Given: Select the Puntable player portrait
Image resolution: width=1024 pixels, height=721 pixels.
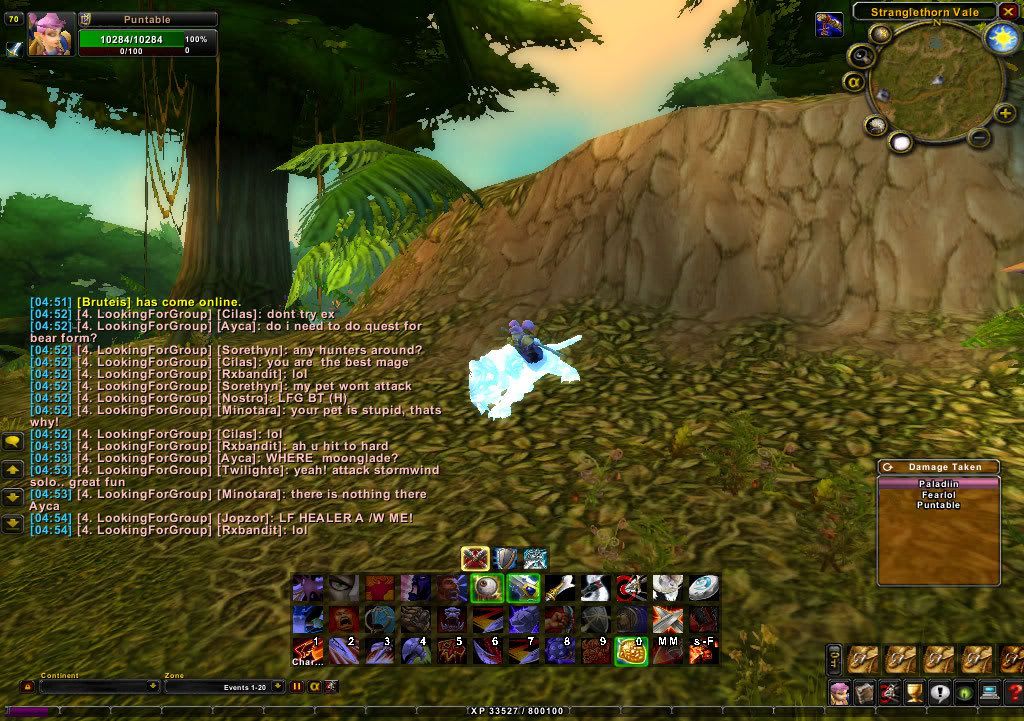Looking at the screenshot, I should click(50, 33).
